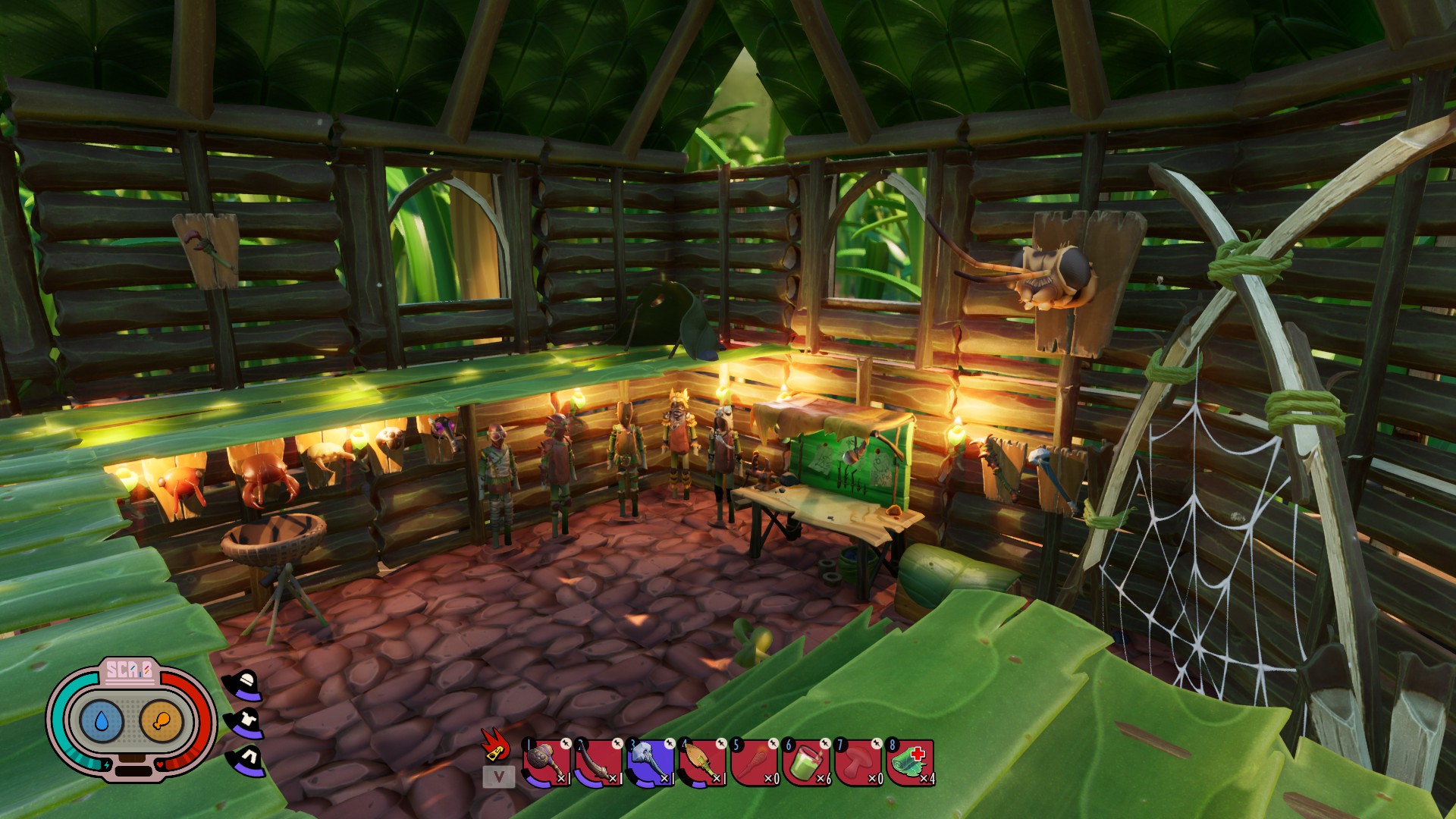This screenshot has height=819, width=1456.
Task: Select the club weapon in hotbar slot 1
Action: (546, 763)
